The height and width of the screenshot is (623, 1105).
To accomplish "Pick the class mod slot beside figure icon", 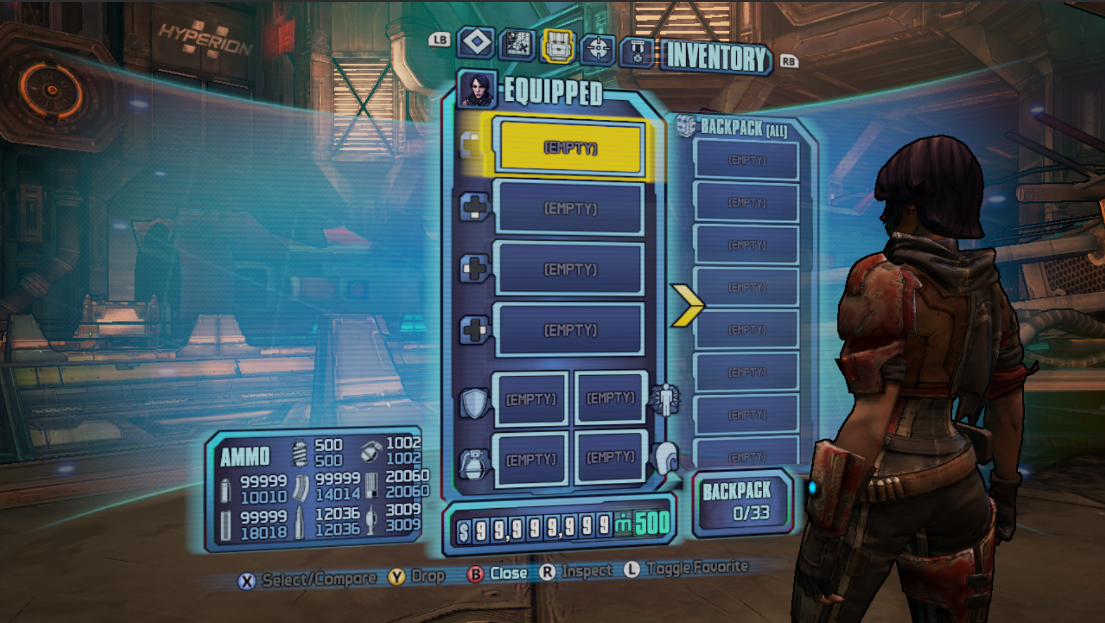I will pos(611,397).
